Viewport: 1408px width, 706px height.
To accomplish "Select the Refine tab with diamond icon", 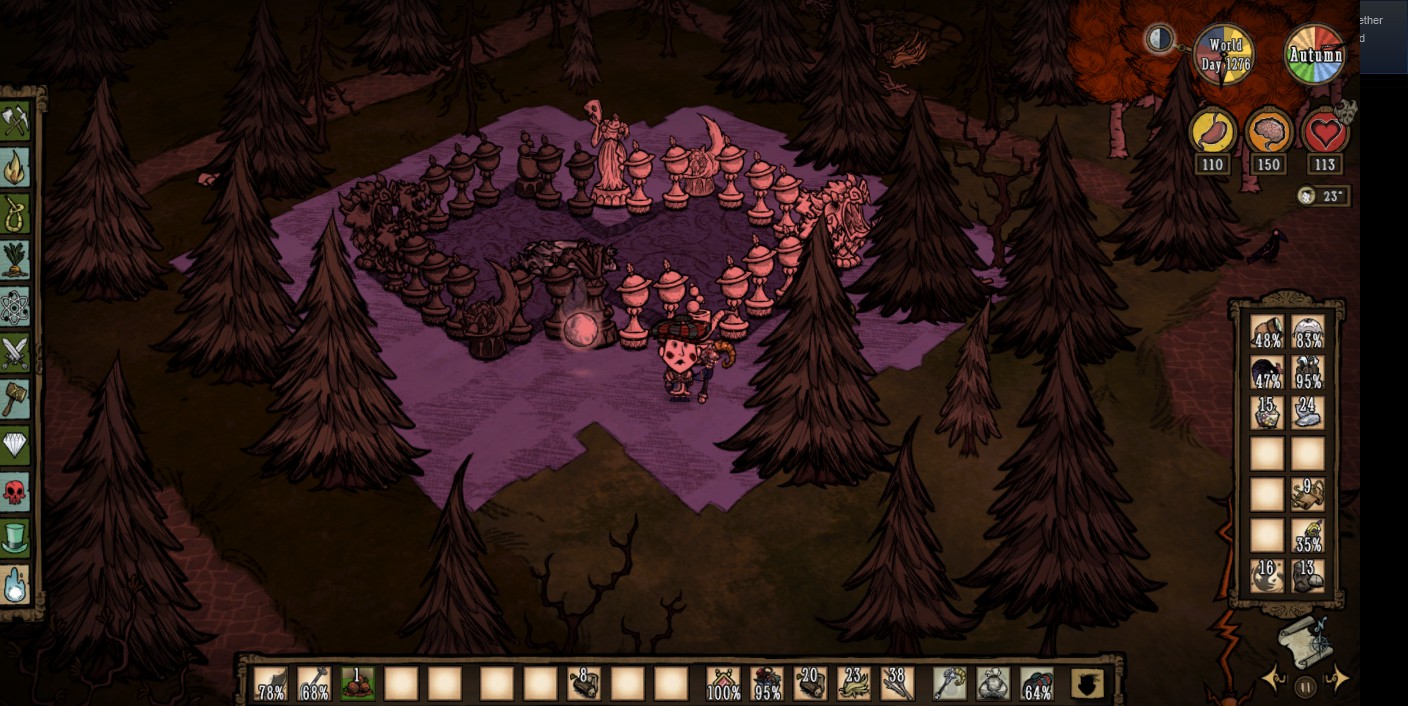I will [15, 445].
